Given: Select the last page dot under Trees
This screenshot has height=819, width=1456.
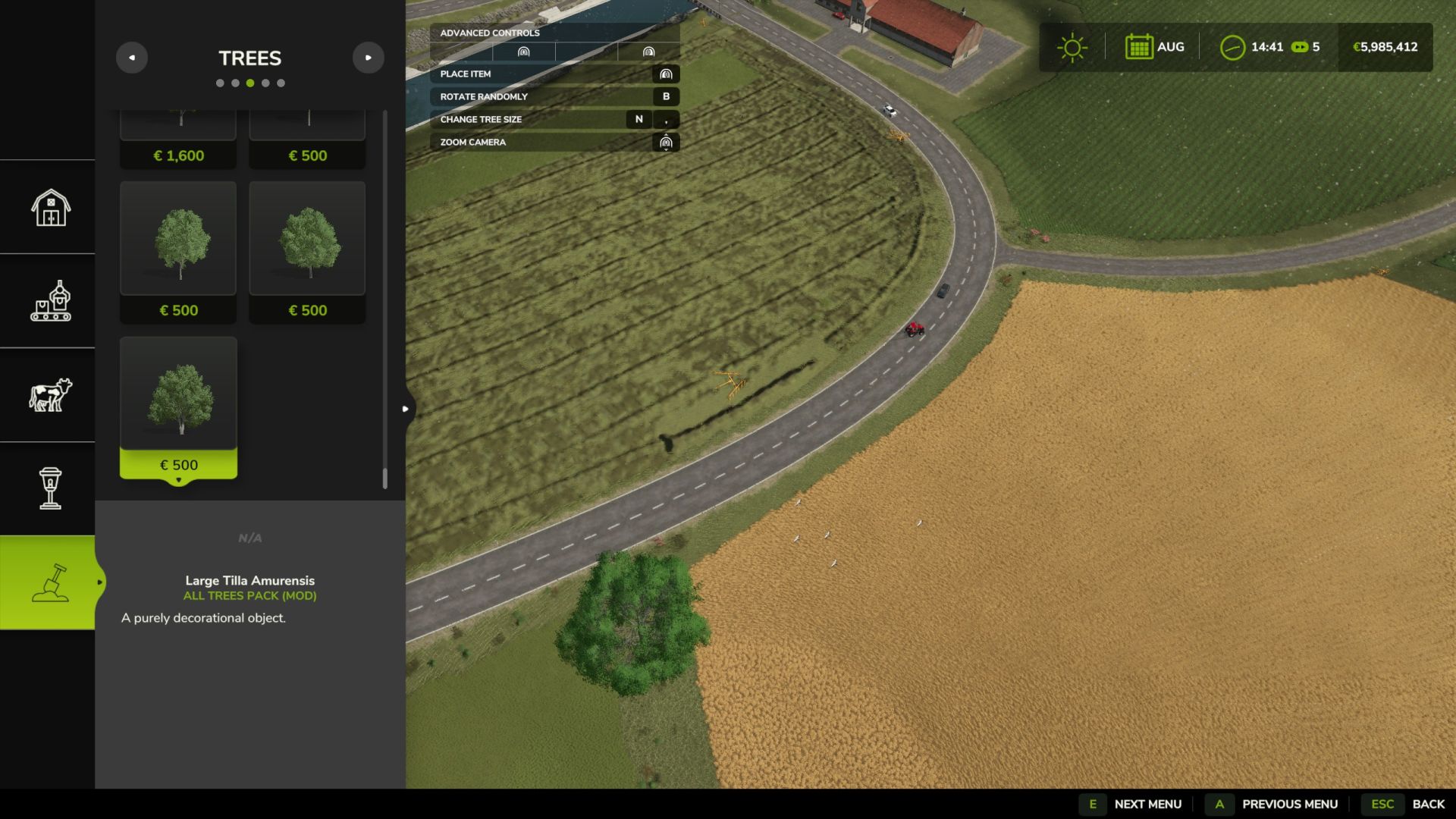Looking at the screenshot, I should [281, 83].
